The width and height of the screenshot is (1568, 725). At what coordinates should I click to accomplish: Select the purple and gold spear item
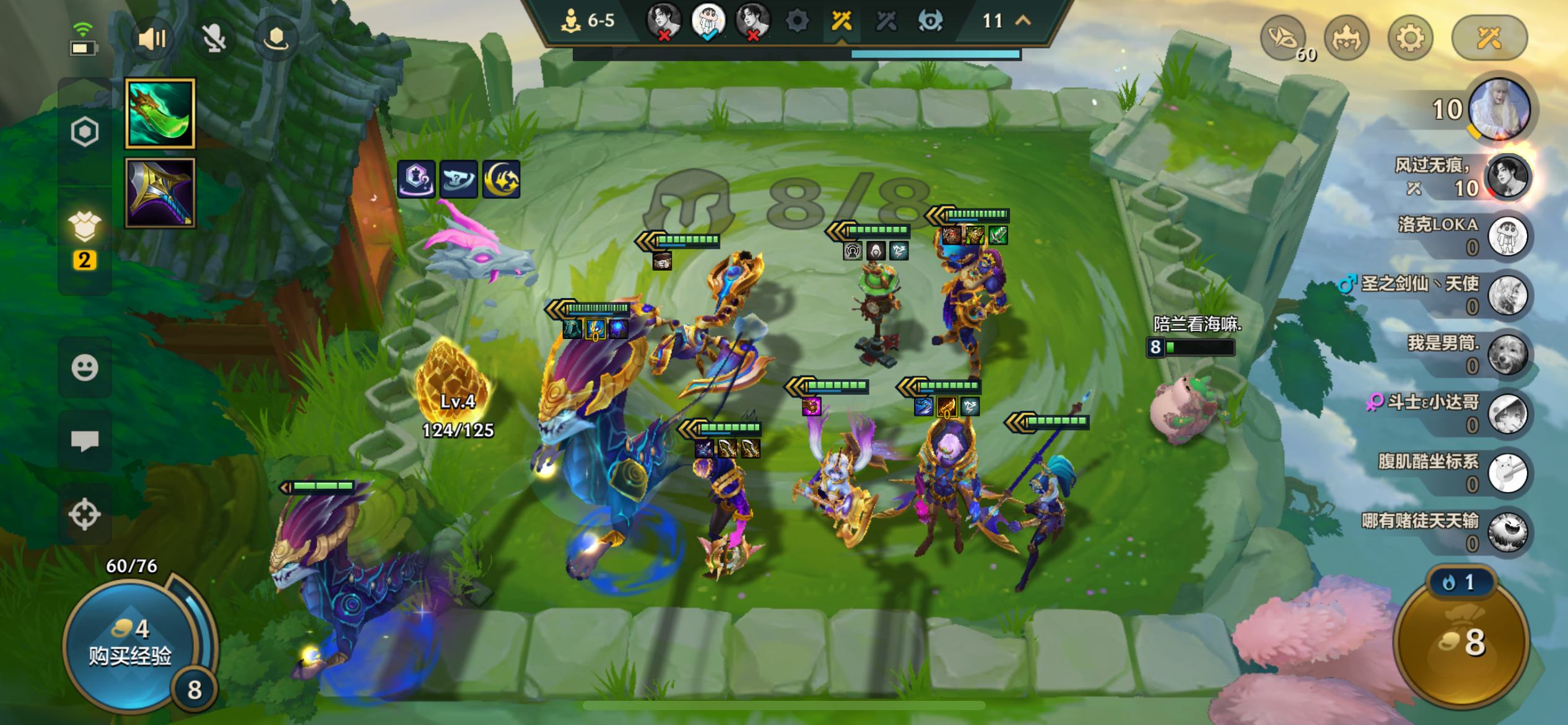[x=160, y=193]
